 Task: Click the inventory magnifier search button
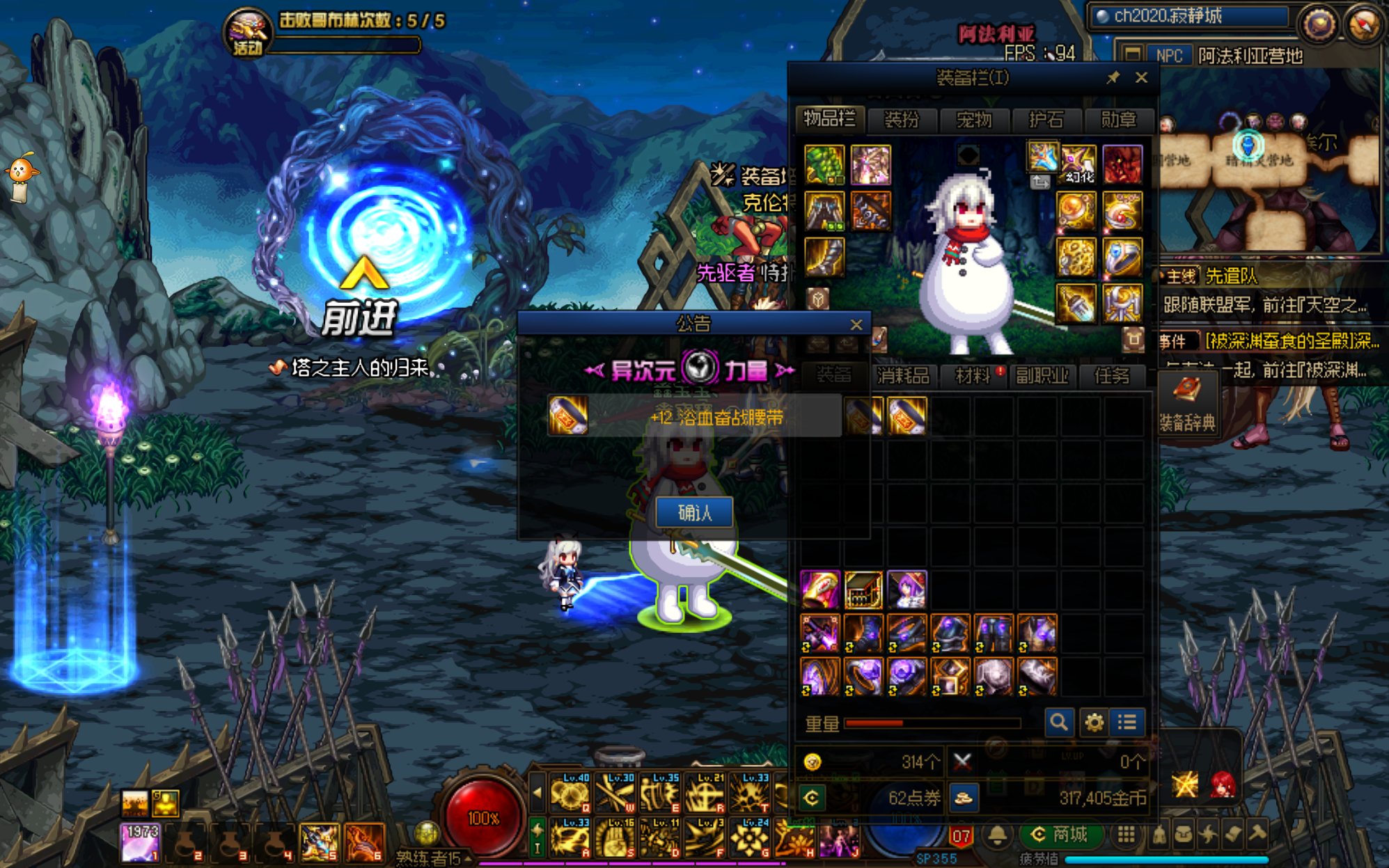click(x=1058, y=723)
